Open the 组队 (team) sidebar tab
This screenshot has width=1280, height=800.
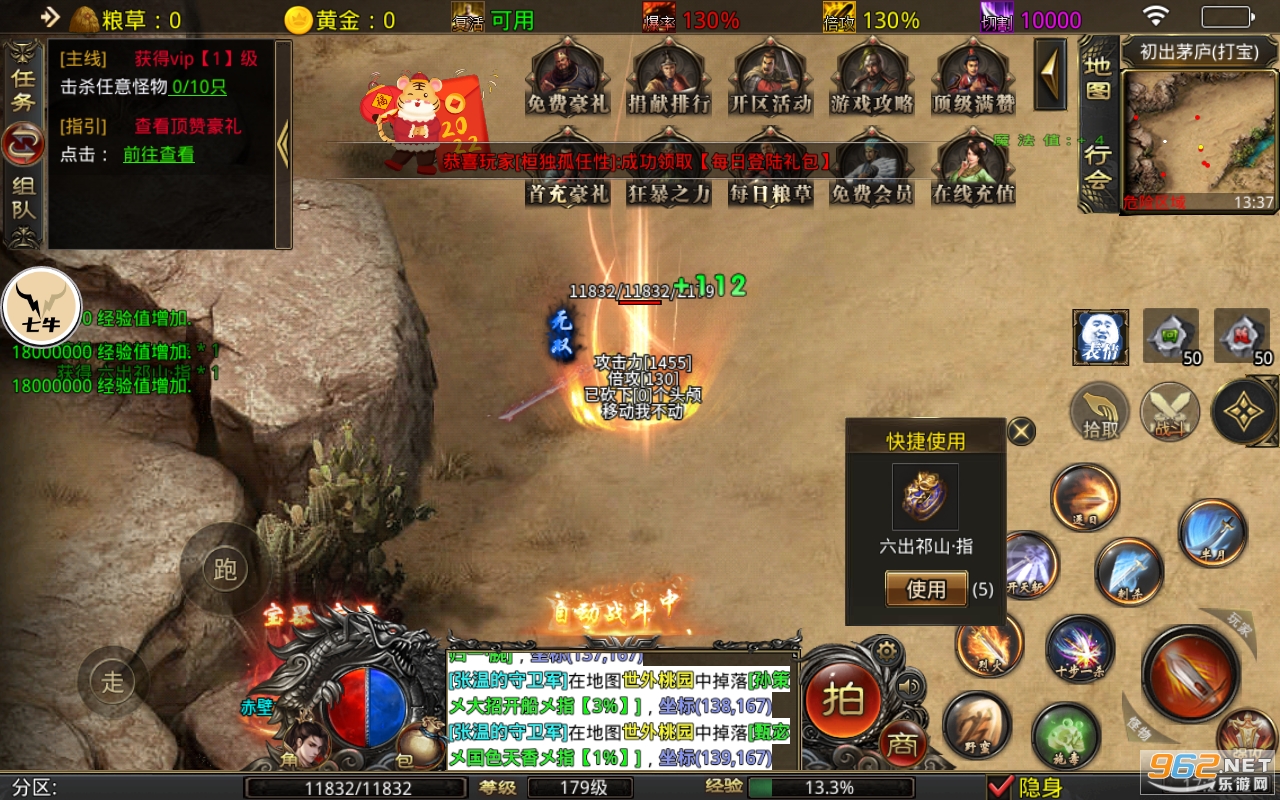(x=22, y=197)
